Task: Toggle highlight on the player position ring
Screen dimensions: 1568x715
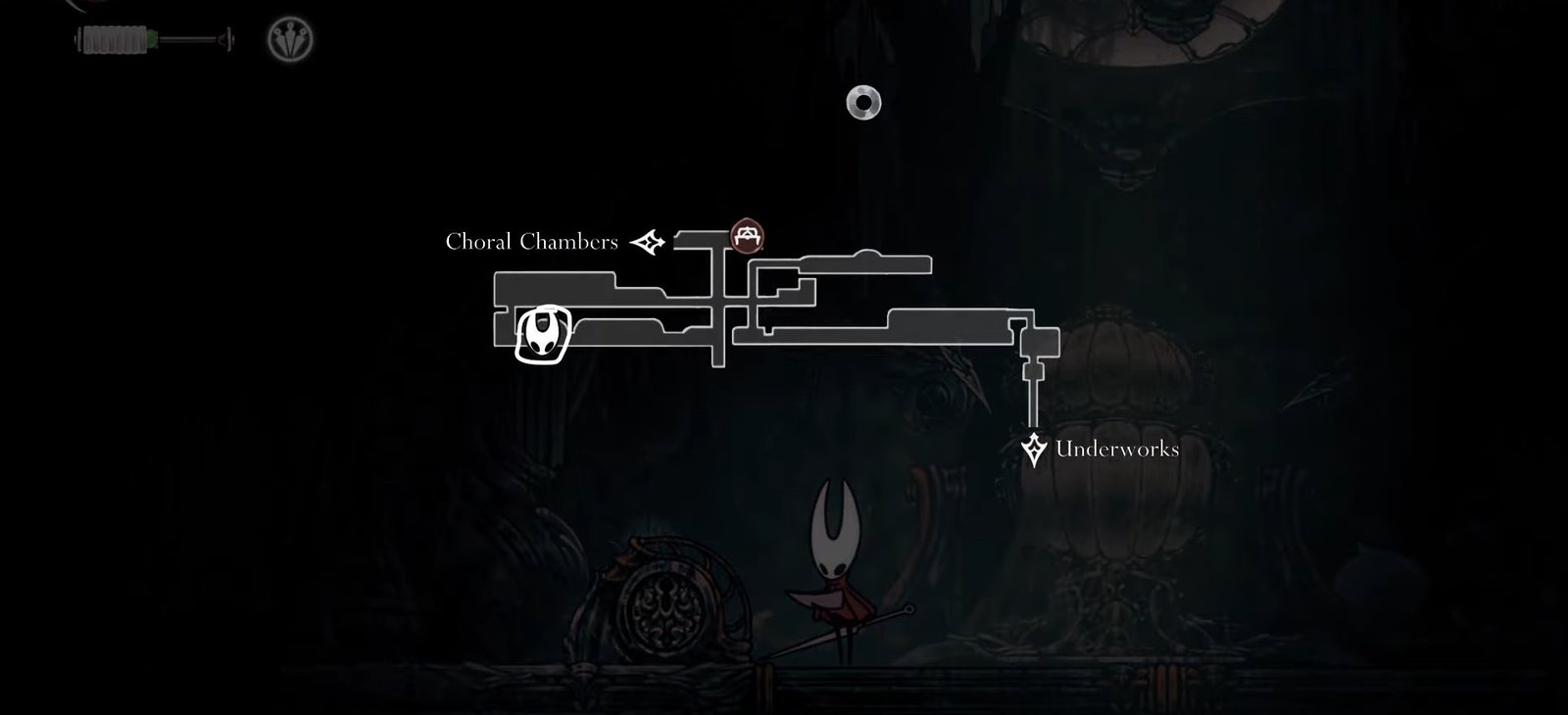Action: coord(543,335)
